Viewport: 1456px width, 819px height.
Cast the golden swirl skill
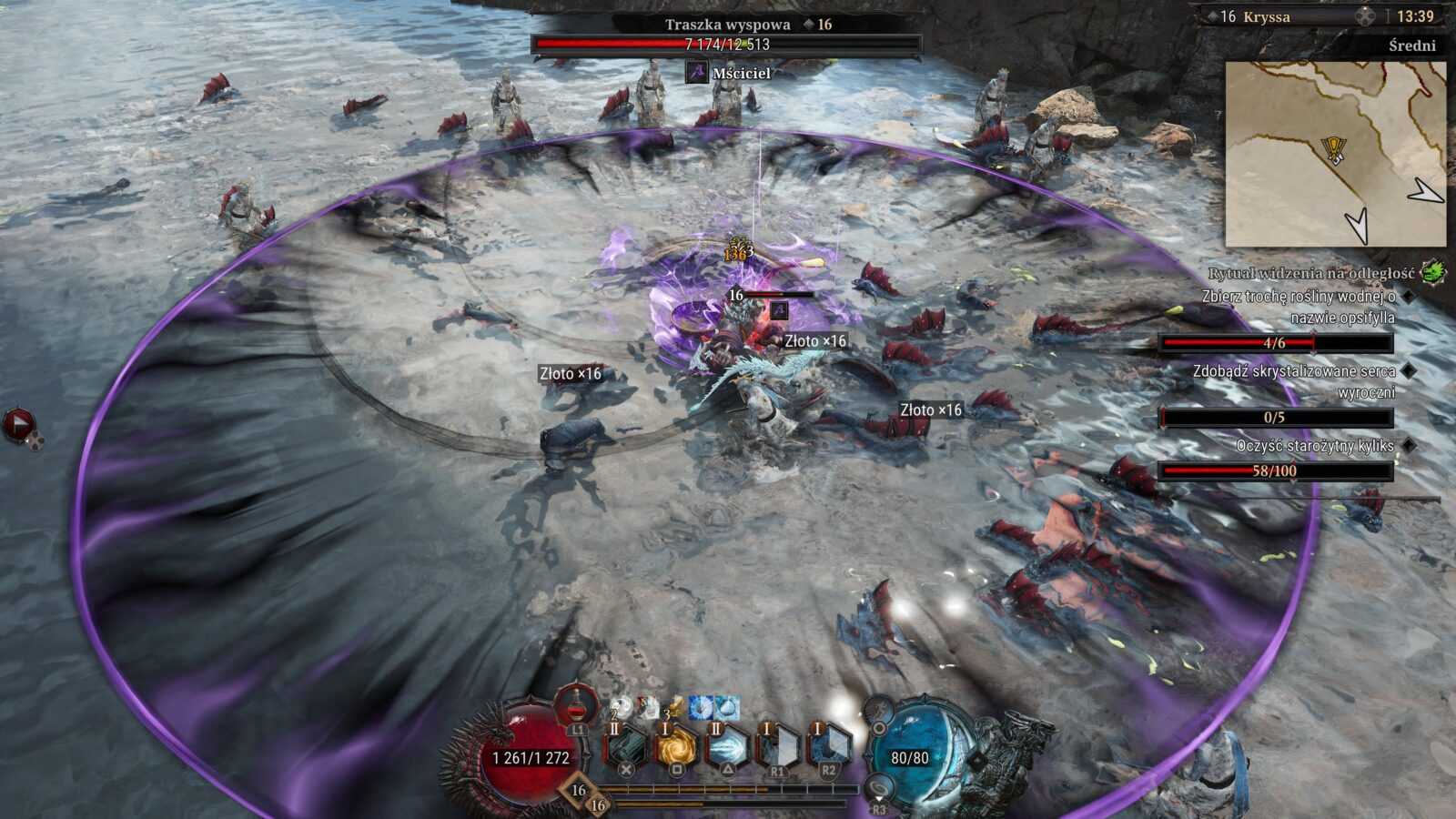point(676,747)
